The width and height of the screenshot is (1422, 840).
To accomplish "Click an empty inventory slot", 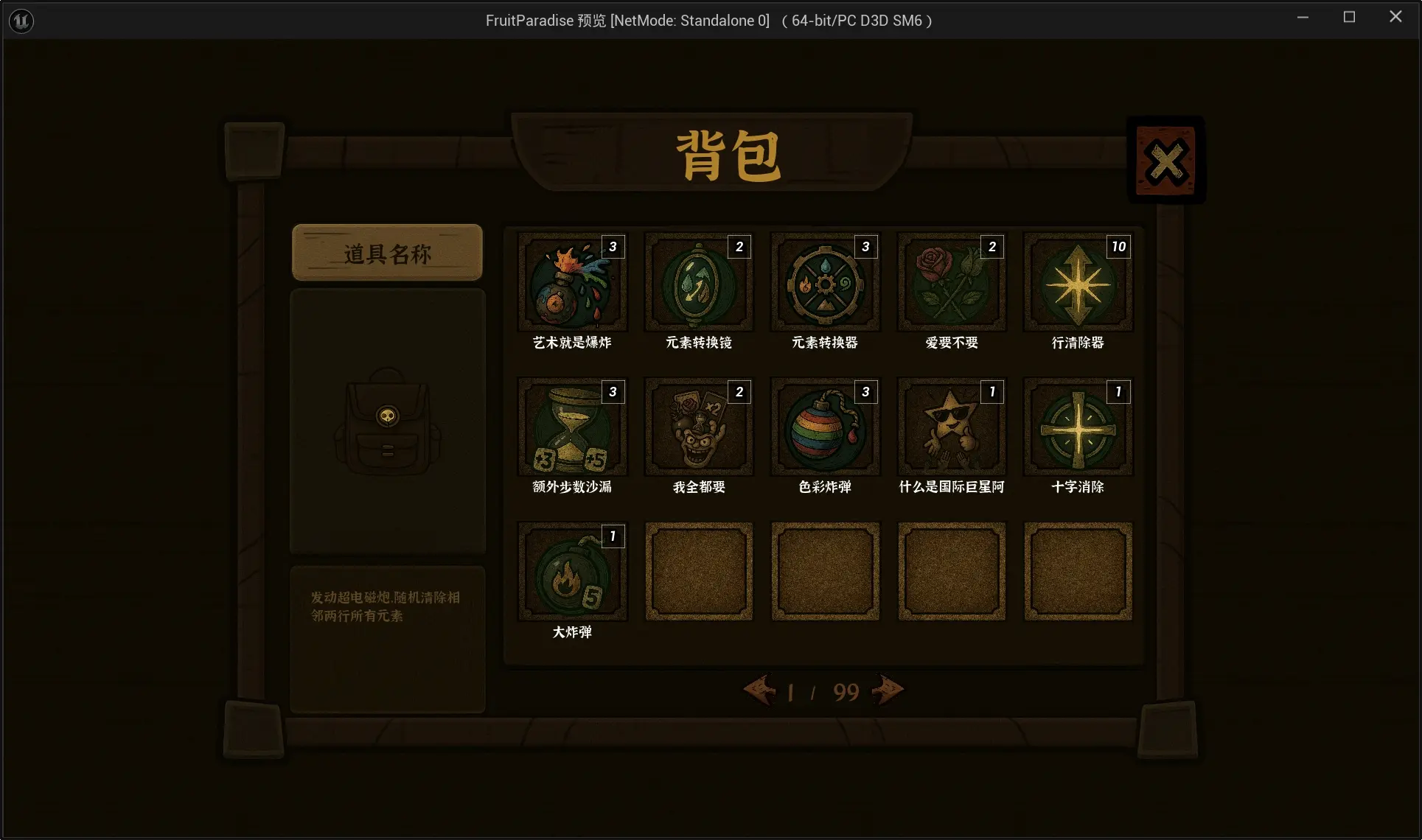I will pos(698,572).
